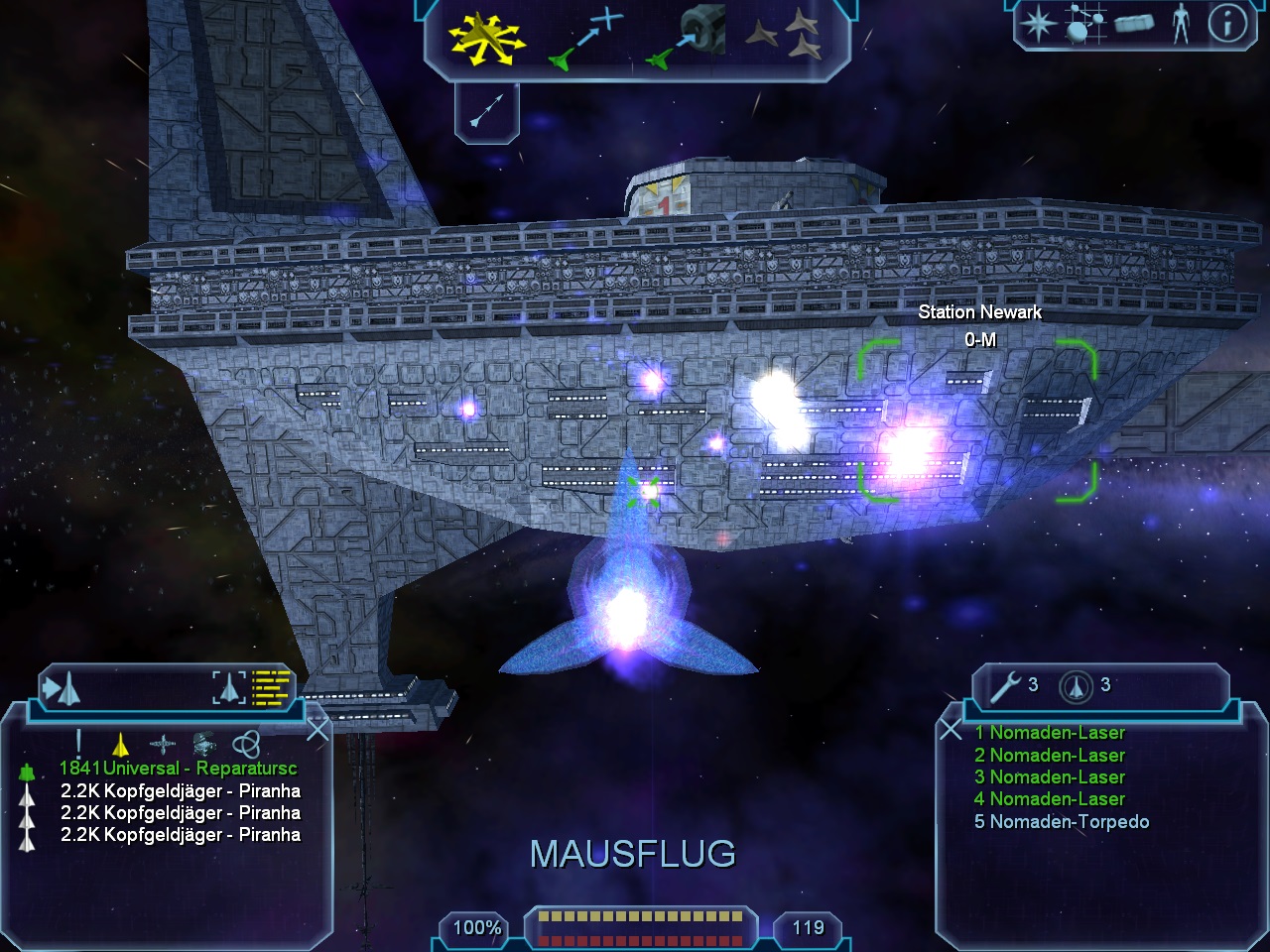Select weapon 5 Nomaden-Torpedo
The height and width of the screenshot is (952, 1270).
(1062, 822)
